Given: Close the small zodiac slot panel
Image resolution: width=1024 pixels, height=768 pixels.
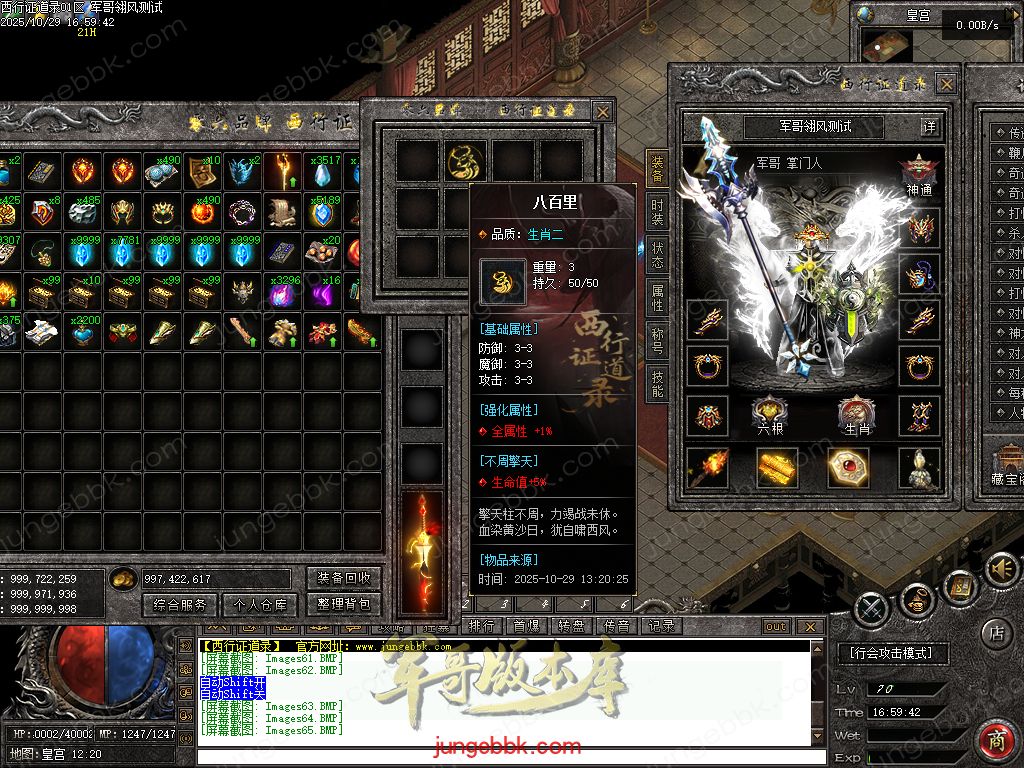Looking at the screenshot, I should tap(602, 112).
